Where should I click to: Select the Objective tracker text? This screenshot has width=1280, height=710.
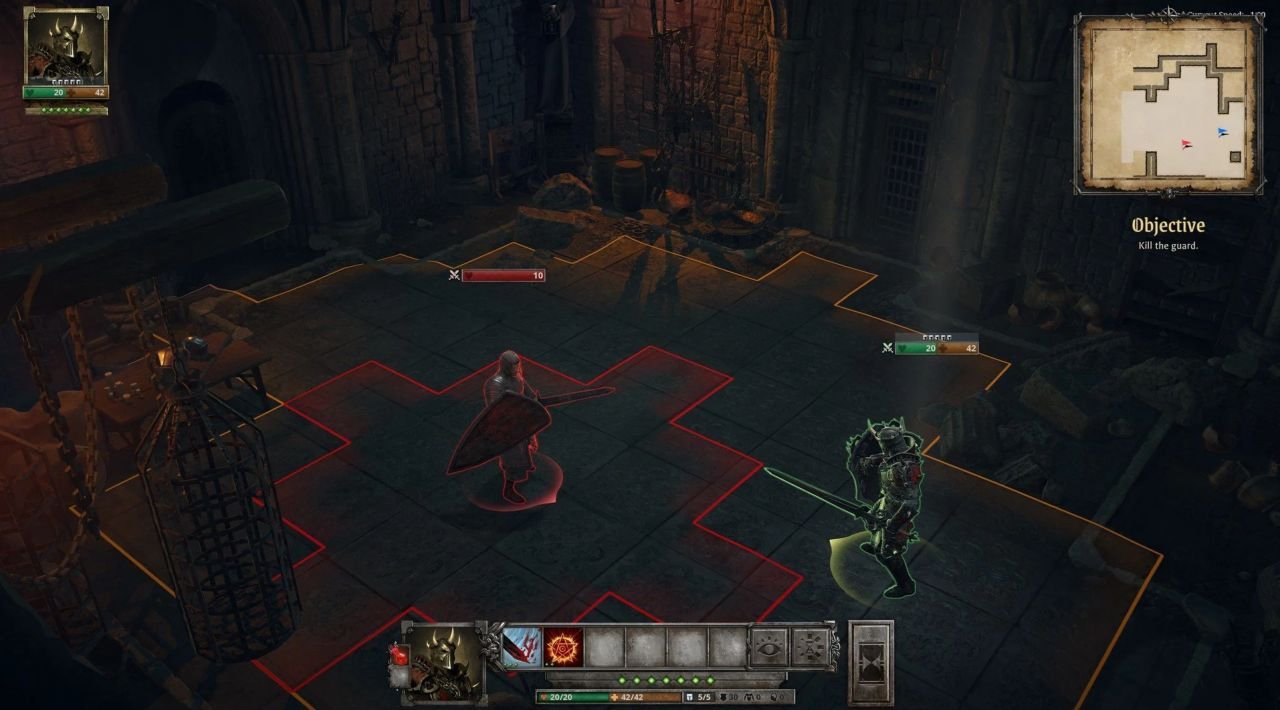1167,226
